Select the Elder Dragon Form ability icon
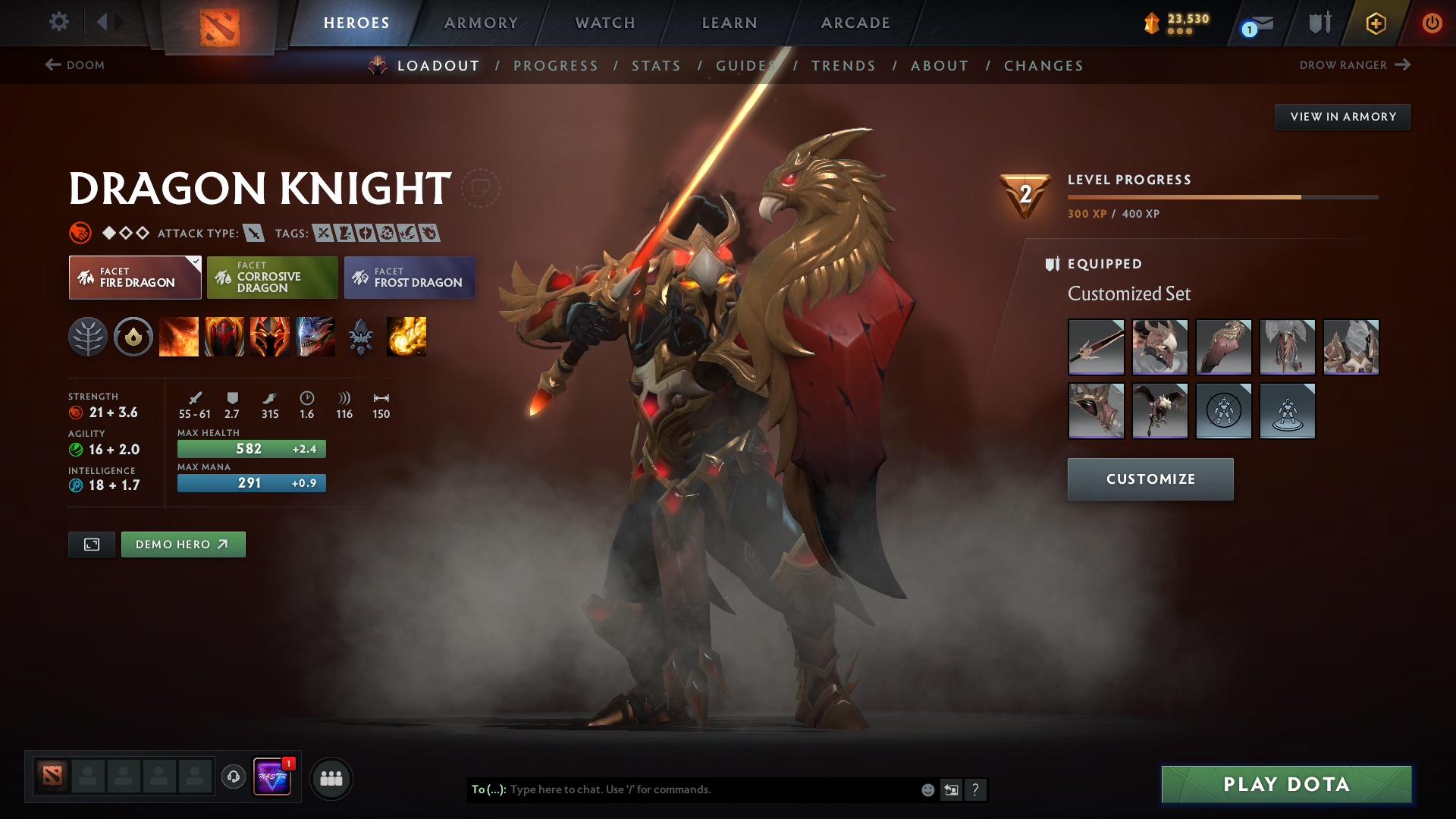 [x=315, y=337]
